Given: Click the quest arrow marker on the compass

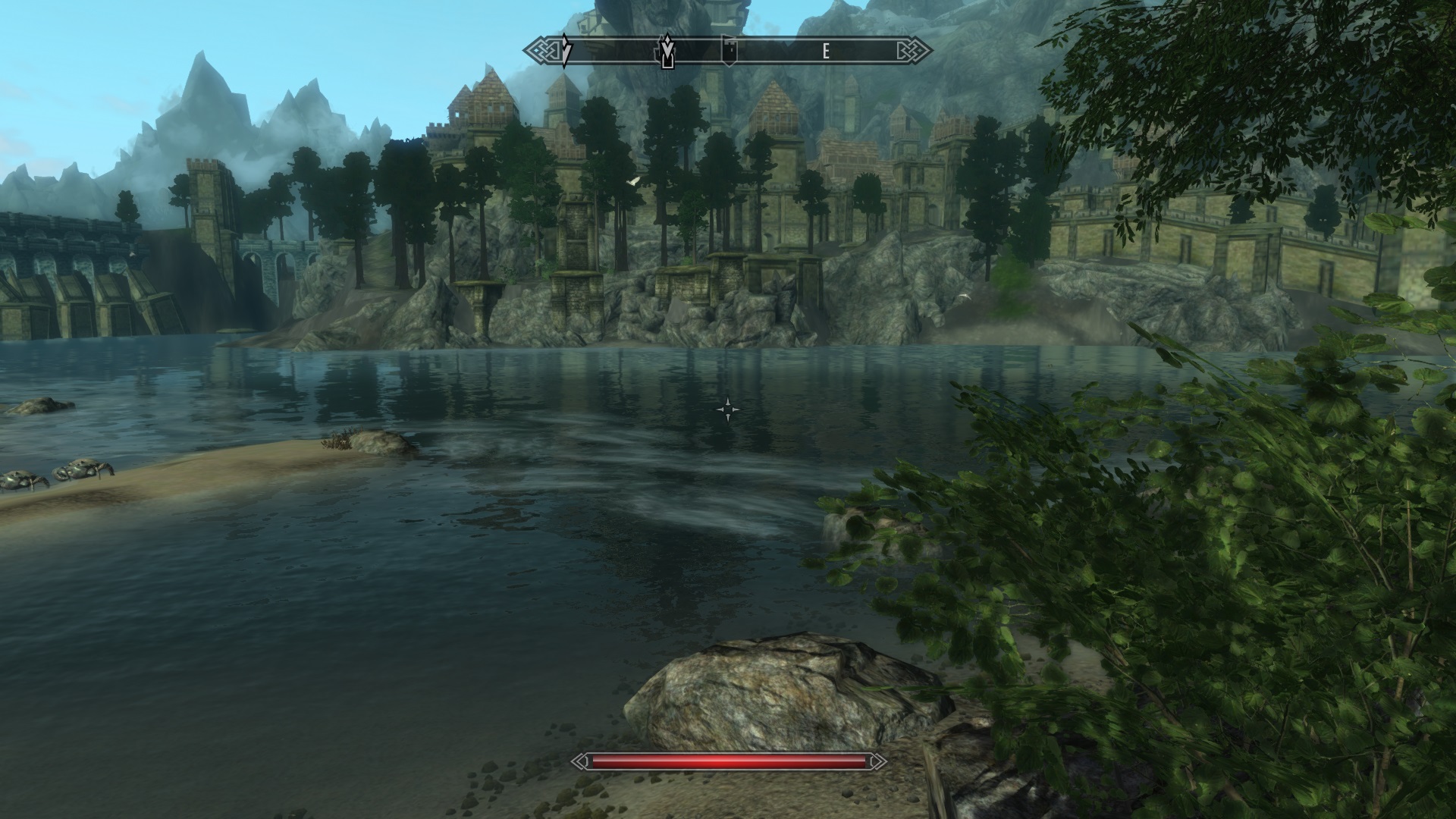Looking at the screenshot, I should click(x=667, y=50).
